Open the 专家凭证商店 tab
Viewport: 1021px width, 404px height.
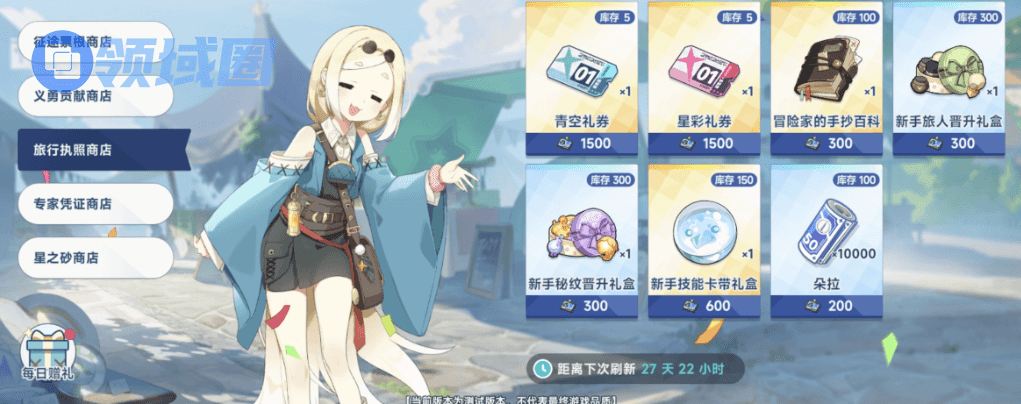click(x=95, y=203)
